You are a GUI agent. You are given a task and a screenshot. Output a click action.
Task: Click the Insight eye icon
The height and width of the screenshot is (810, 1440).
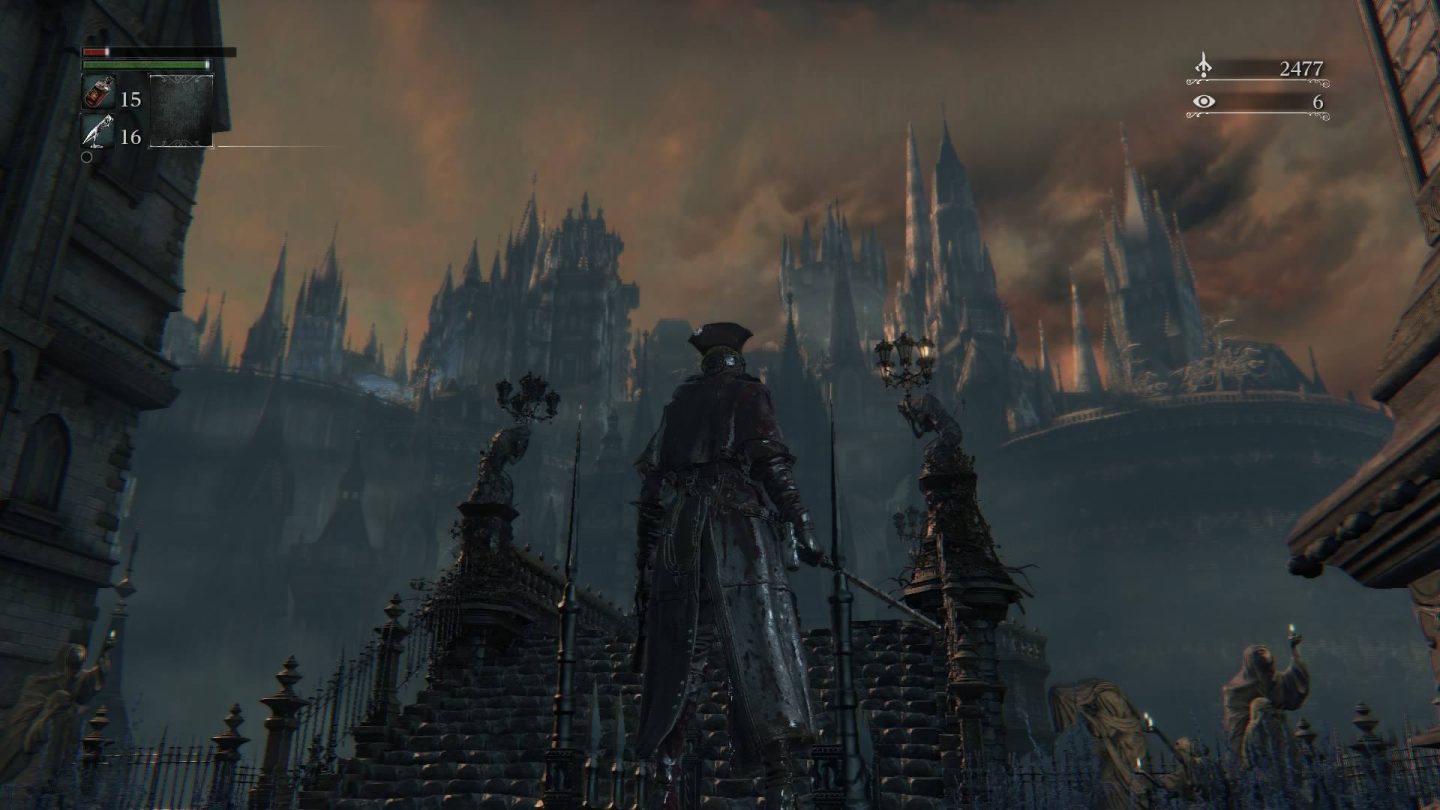coord(1203,101)
